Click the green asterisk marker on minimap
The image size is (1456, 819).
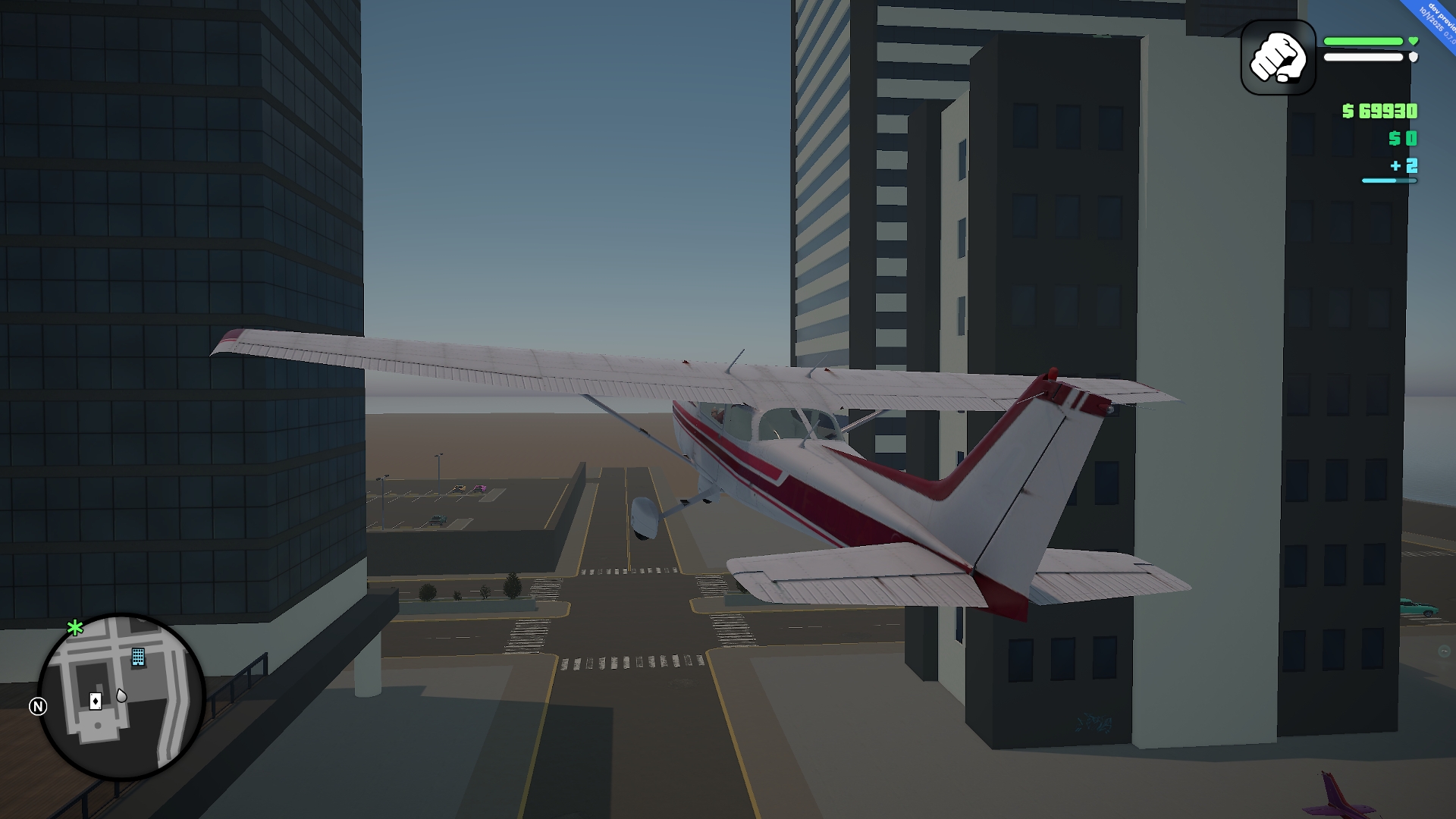[x=75, y=628]
